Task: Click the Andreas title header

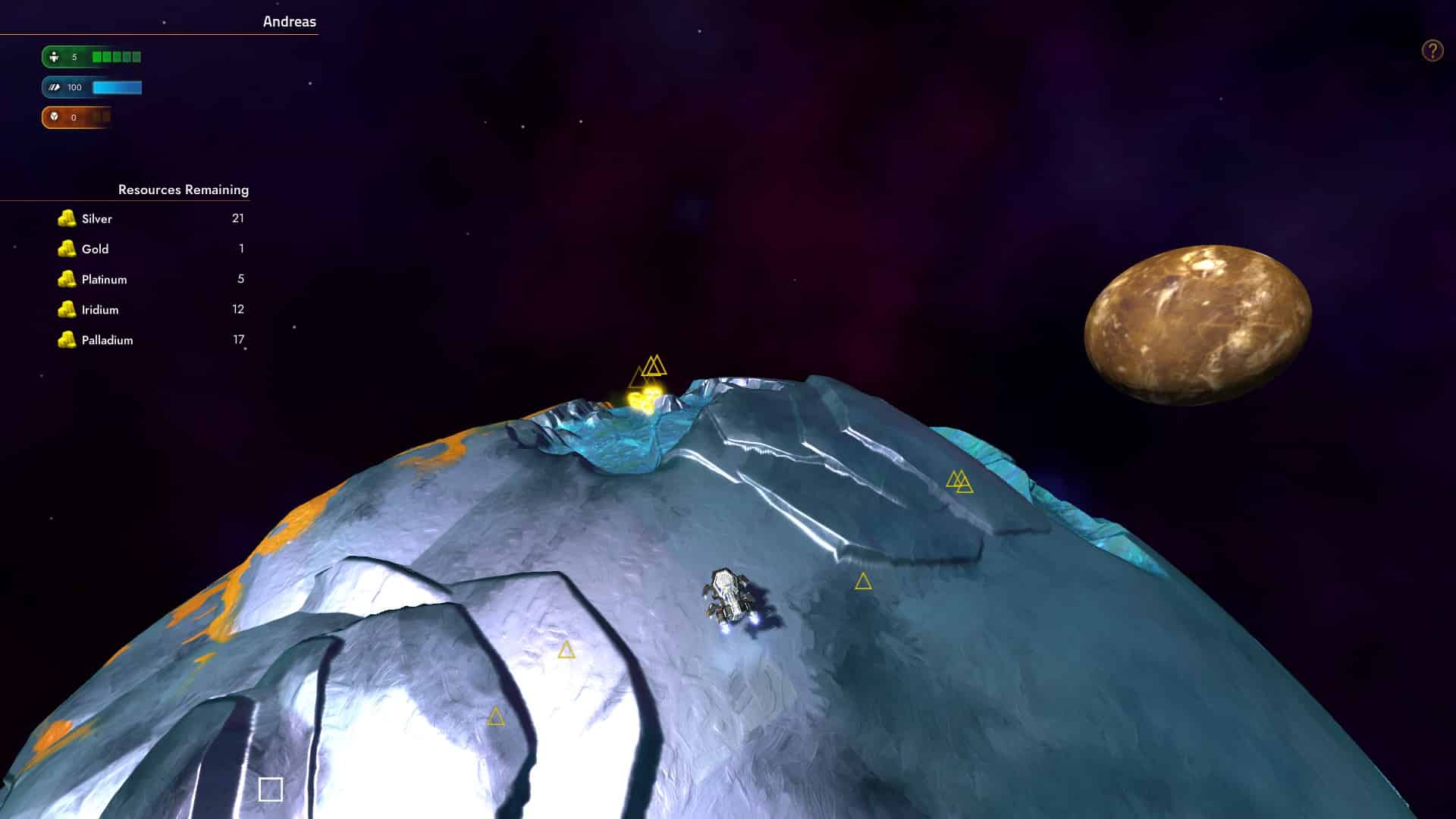Action: 288,22
